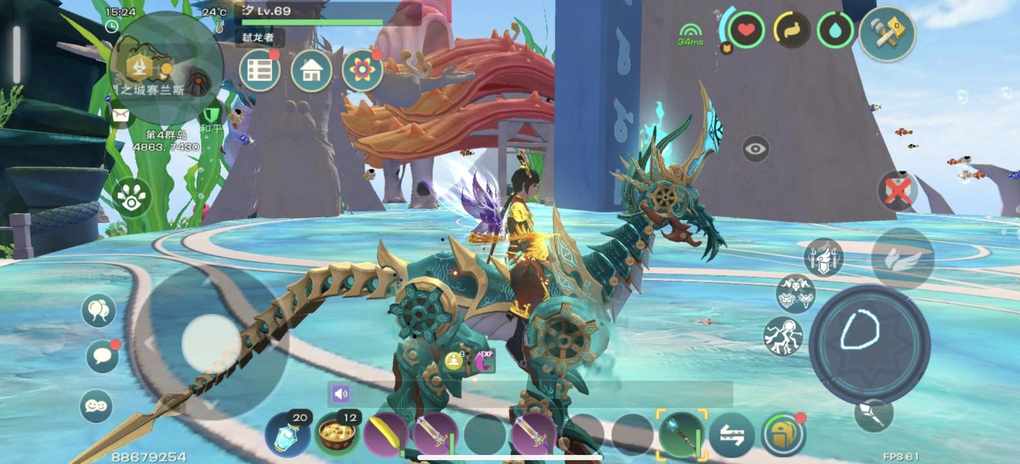Screen dimensions: 1020x464
Task: Open the flower event icon
Action: (x=362, y=70)
